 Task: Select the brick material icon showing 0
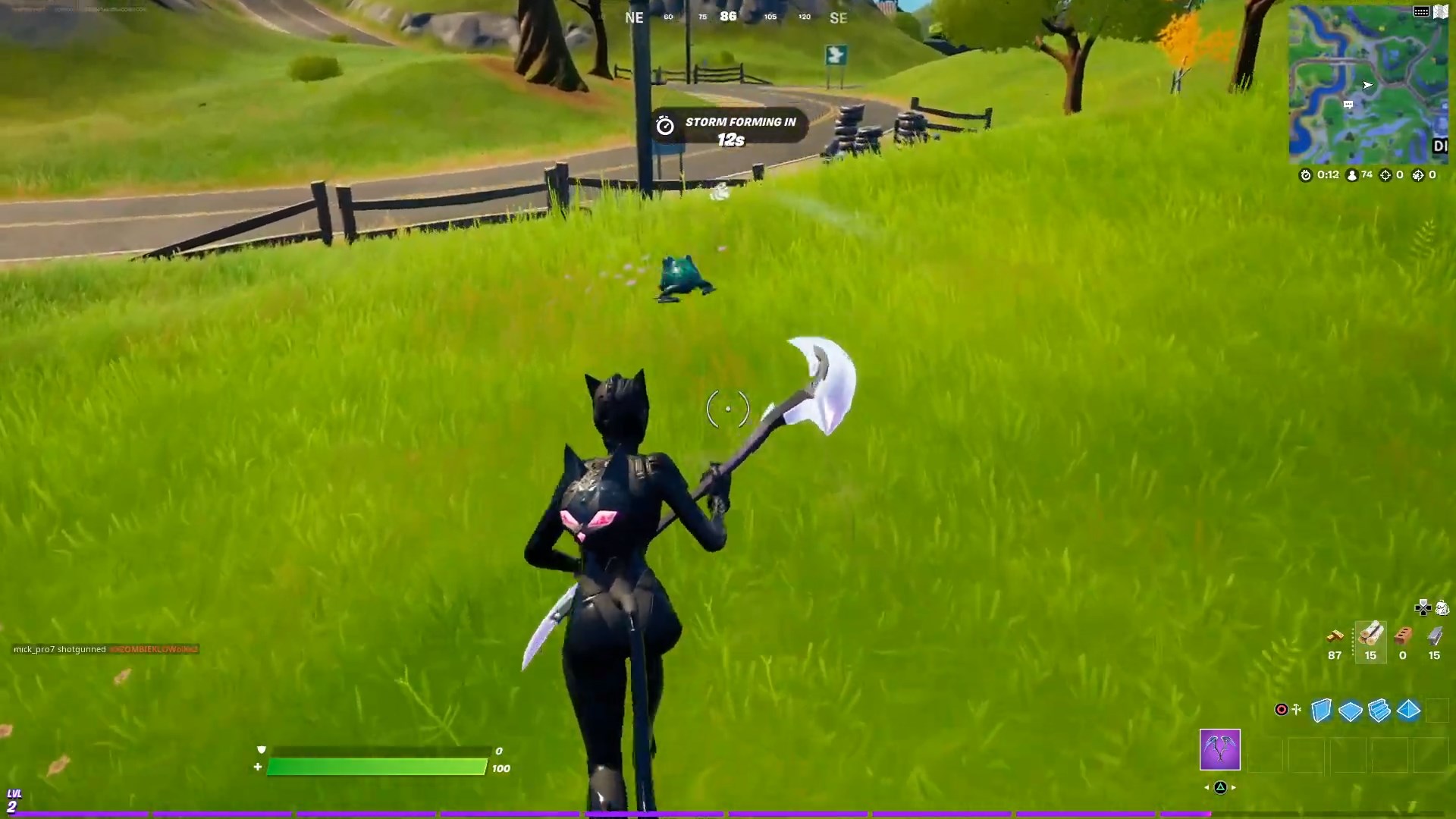(x=1403, y=637)
